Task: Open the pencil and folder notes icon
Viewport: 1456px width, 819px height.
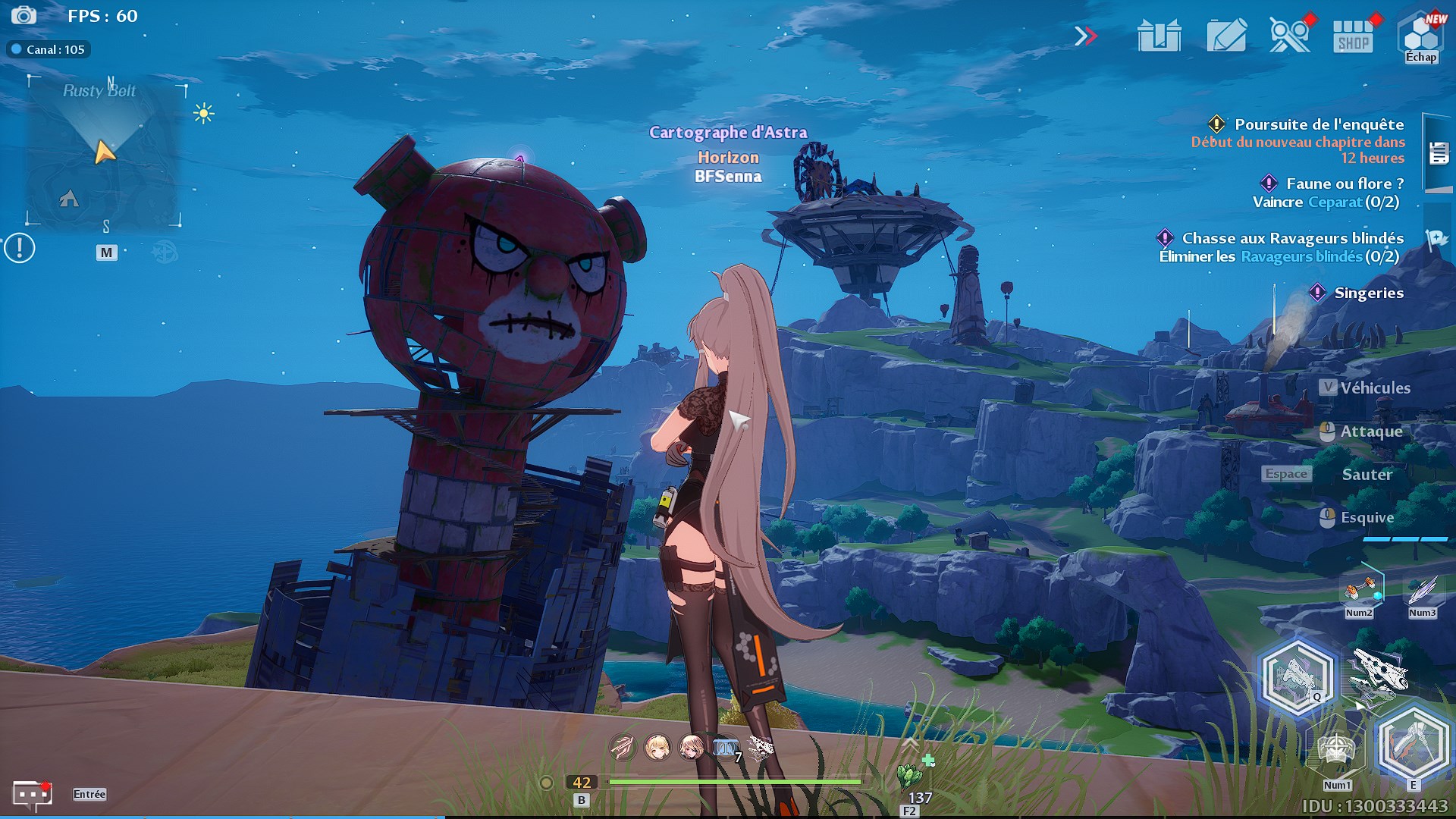Action: (x=1225, y=36)
